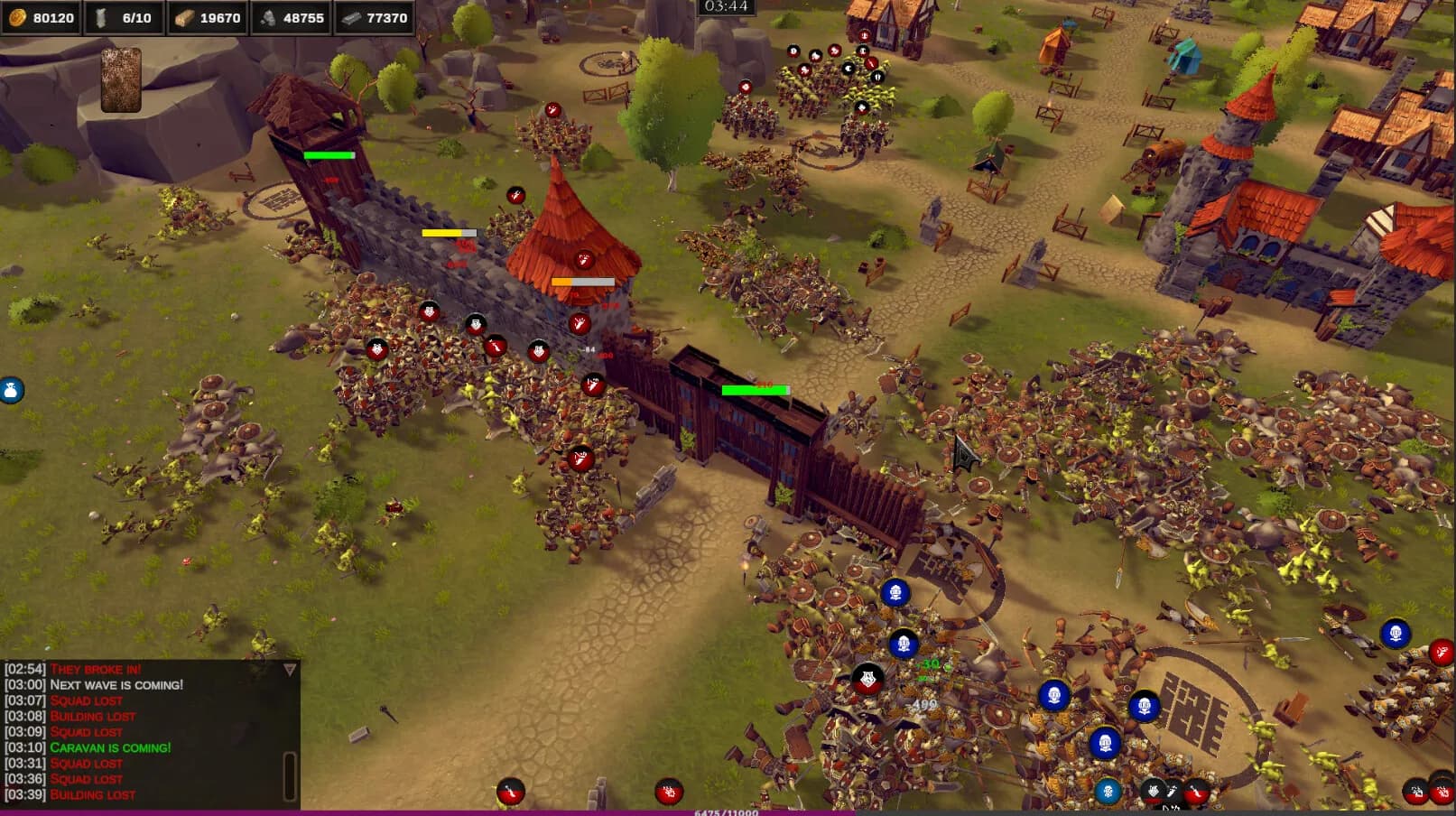The height and width of the screenshot is (816, 1456).
Task: Click the event log scrollbar handle
Action: (290, 775)
